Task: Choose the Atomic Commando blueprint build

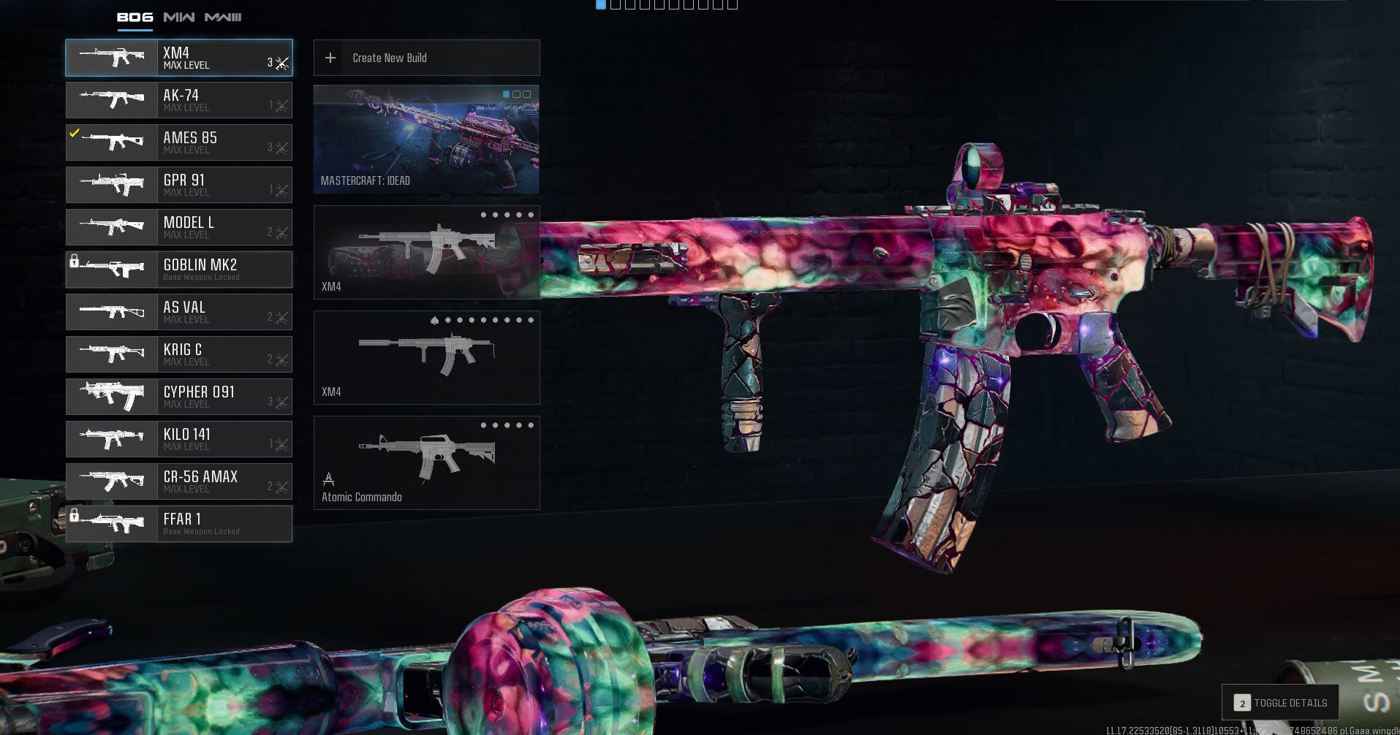Action: click(427, 463)
